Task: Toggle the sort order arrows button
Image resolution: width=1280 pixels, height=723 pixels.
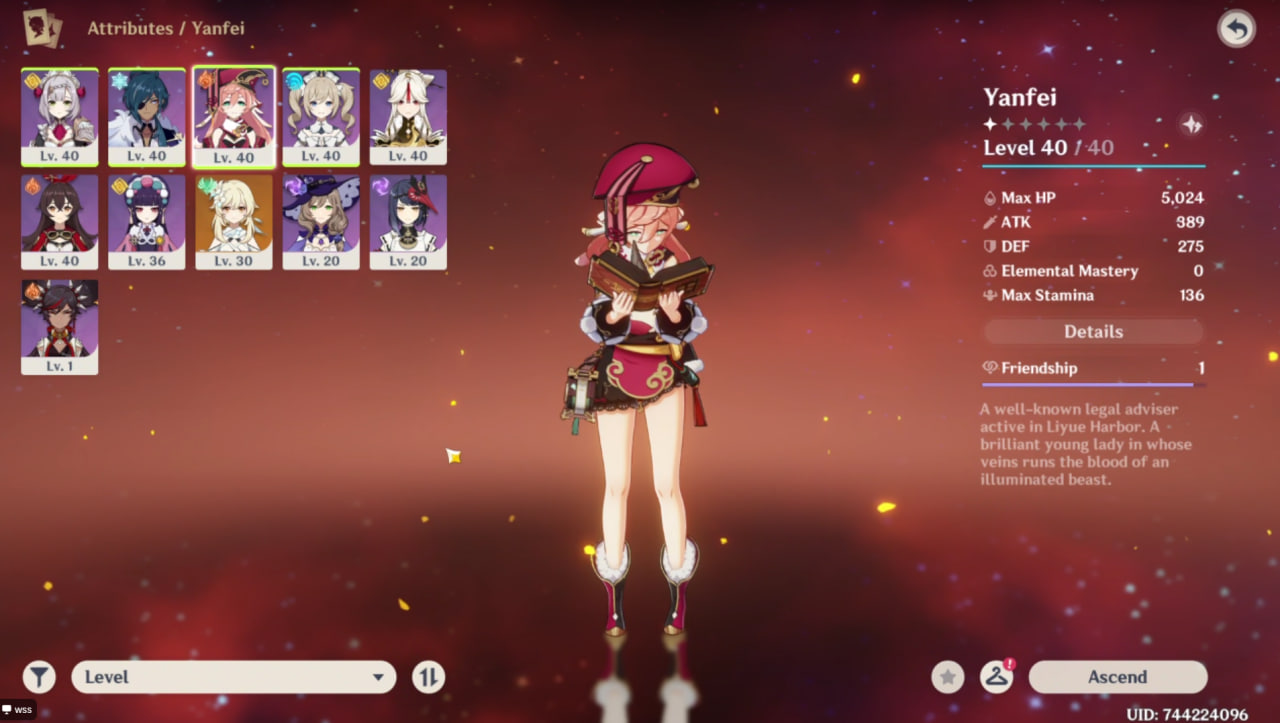Action: pos(428,677)
